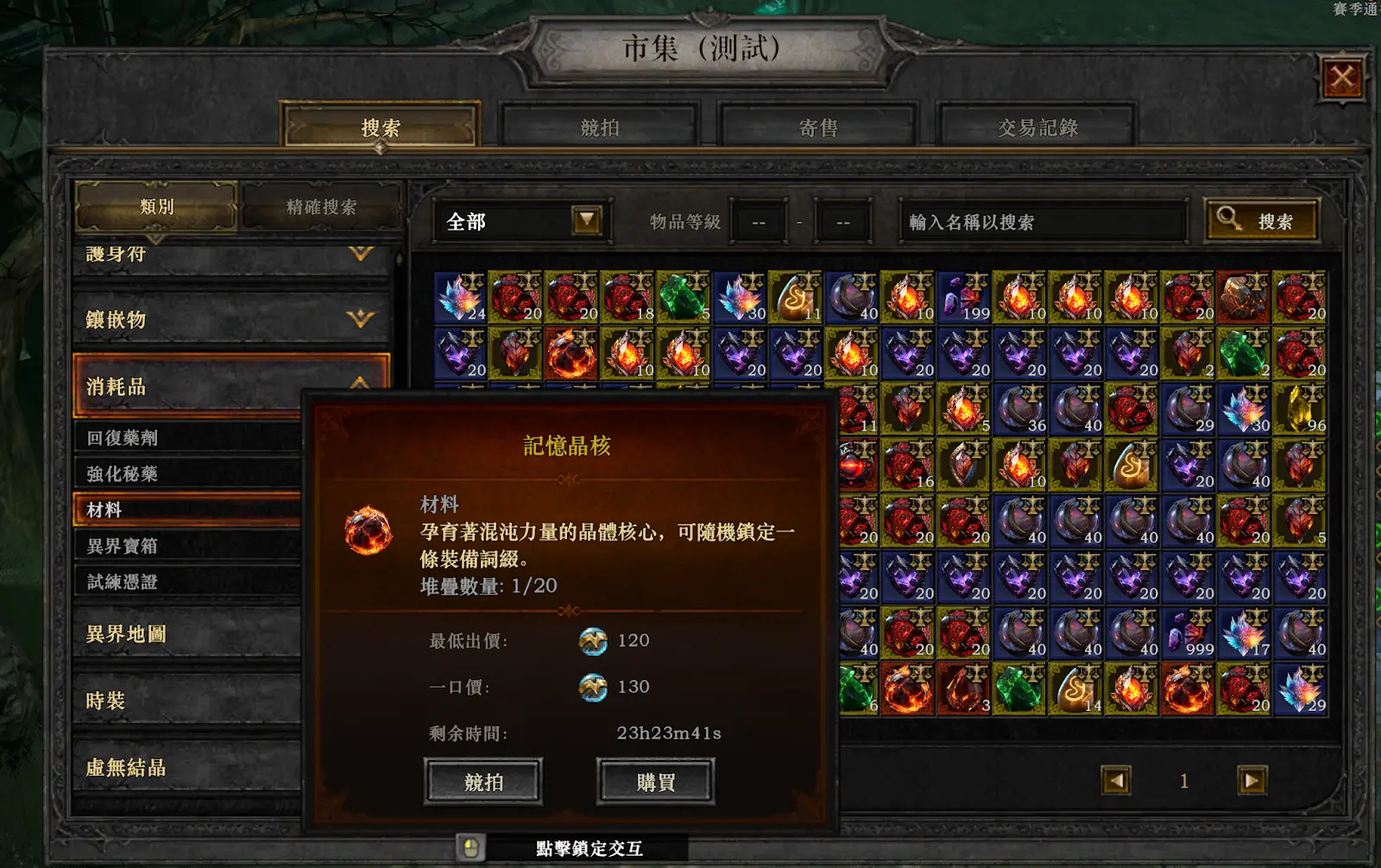Open the 全部 filter dropdown
The width and height of the screenshot is (1381, 868).
click(x=587, y=221)
